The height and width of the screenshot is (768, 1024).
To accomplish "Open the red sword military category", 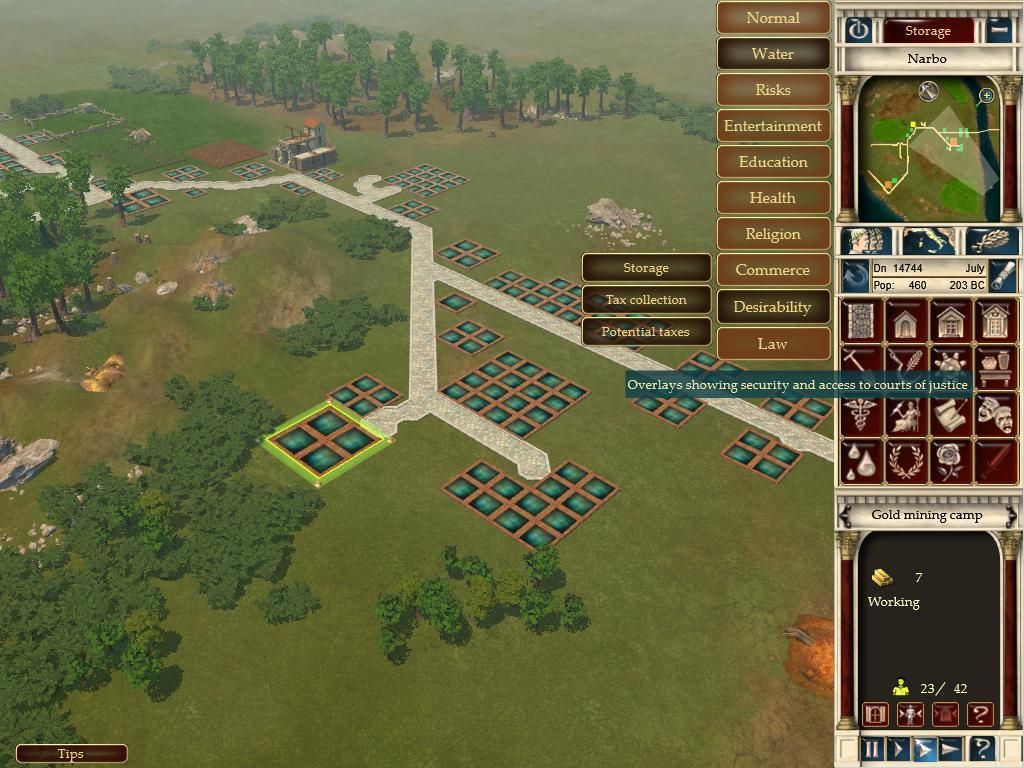I will pyautogui.click(x=995, y=460).
